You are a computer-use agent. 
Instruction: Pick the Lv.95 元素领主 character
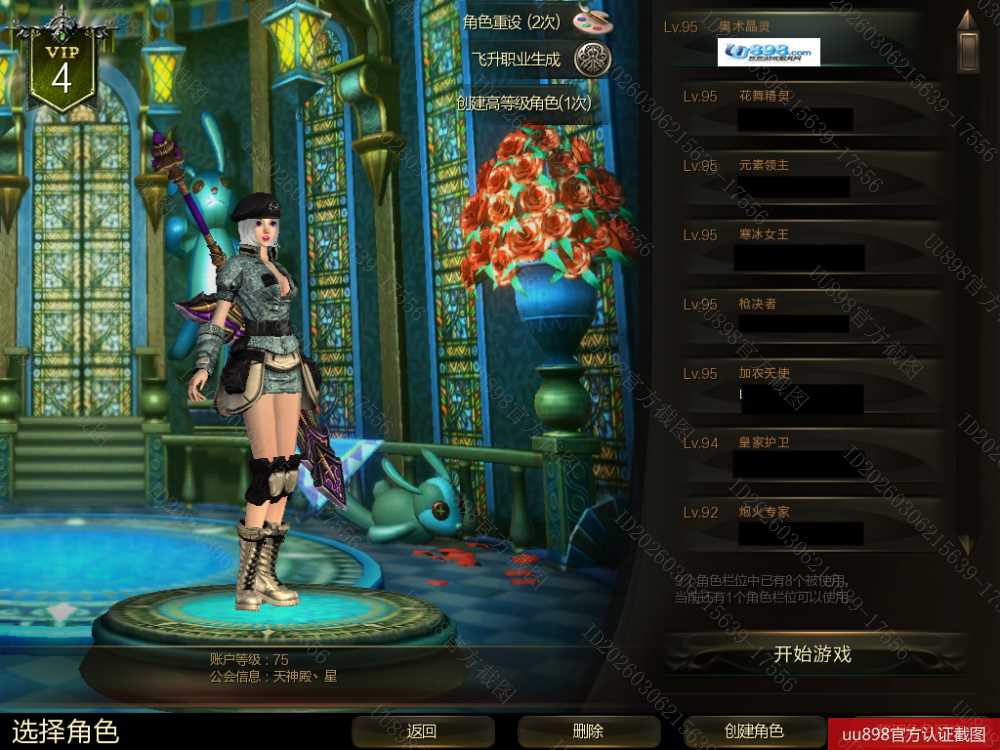(800, 179)
